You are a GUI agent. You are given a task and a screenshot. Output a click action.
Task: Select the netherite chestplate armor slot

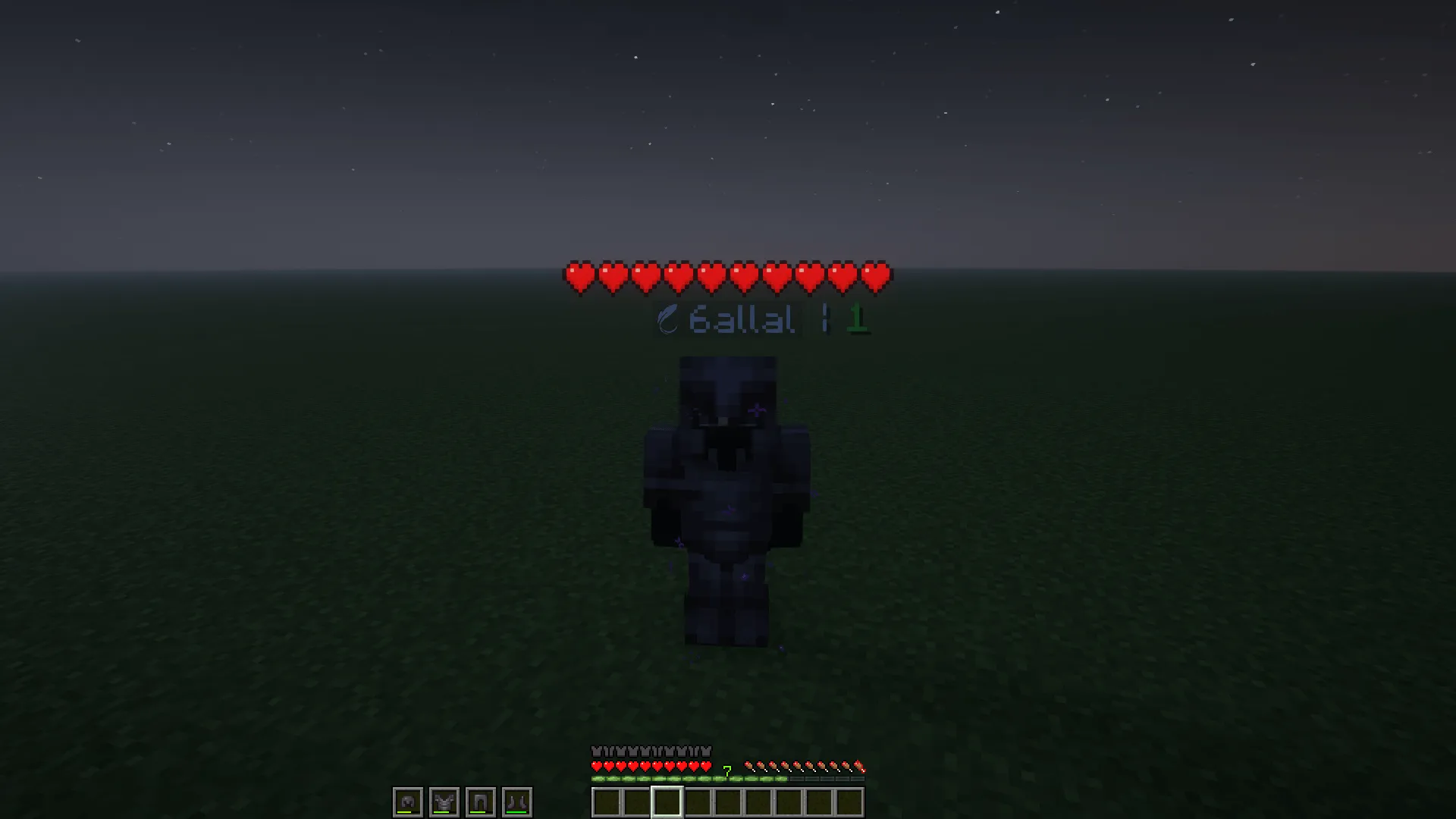[446, 802]
